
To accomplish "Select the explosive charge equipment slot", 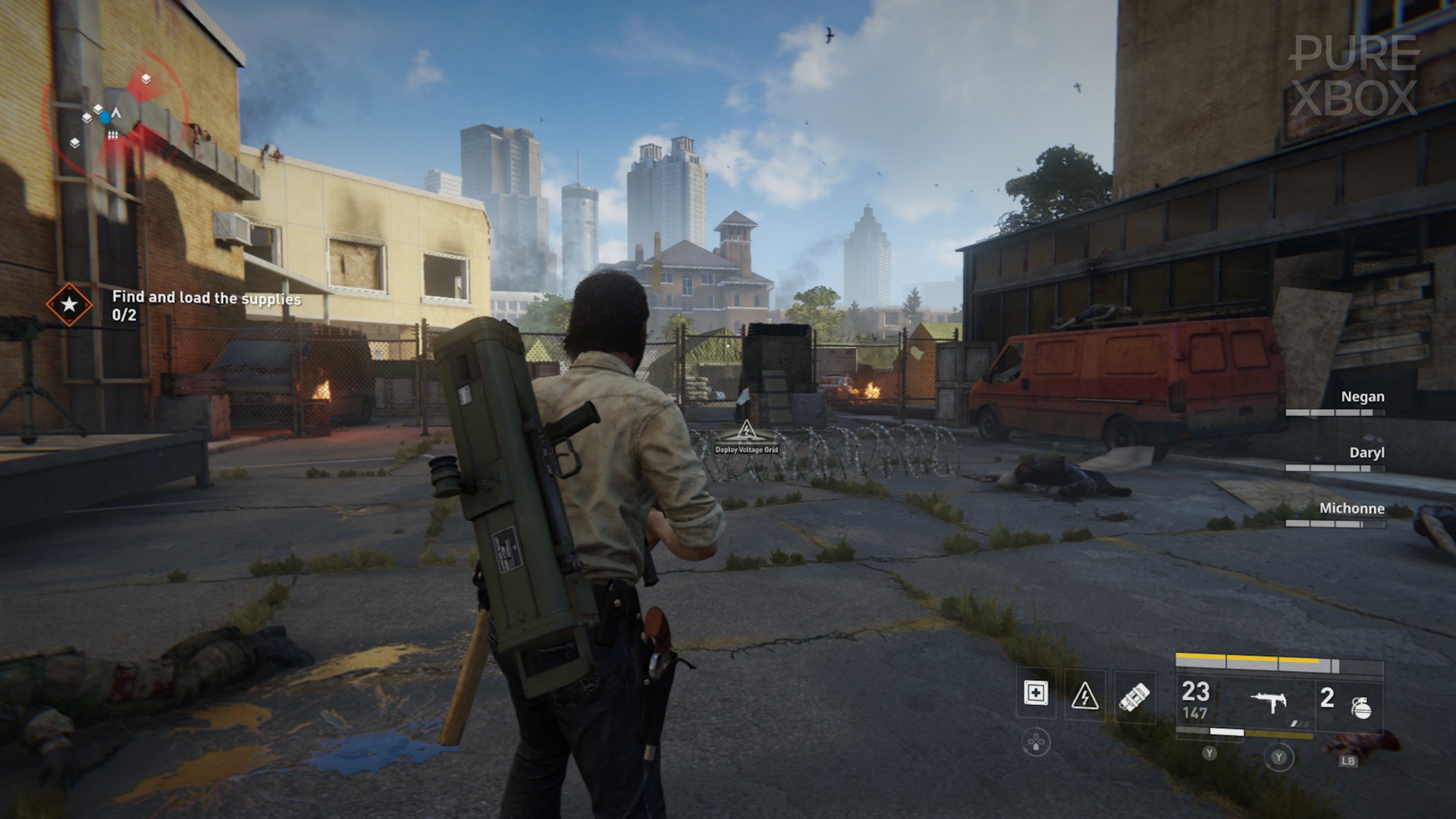I will 1134,696.
